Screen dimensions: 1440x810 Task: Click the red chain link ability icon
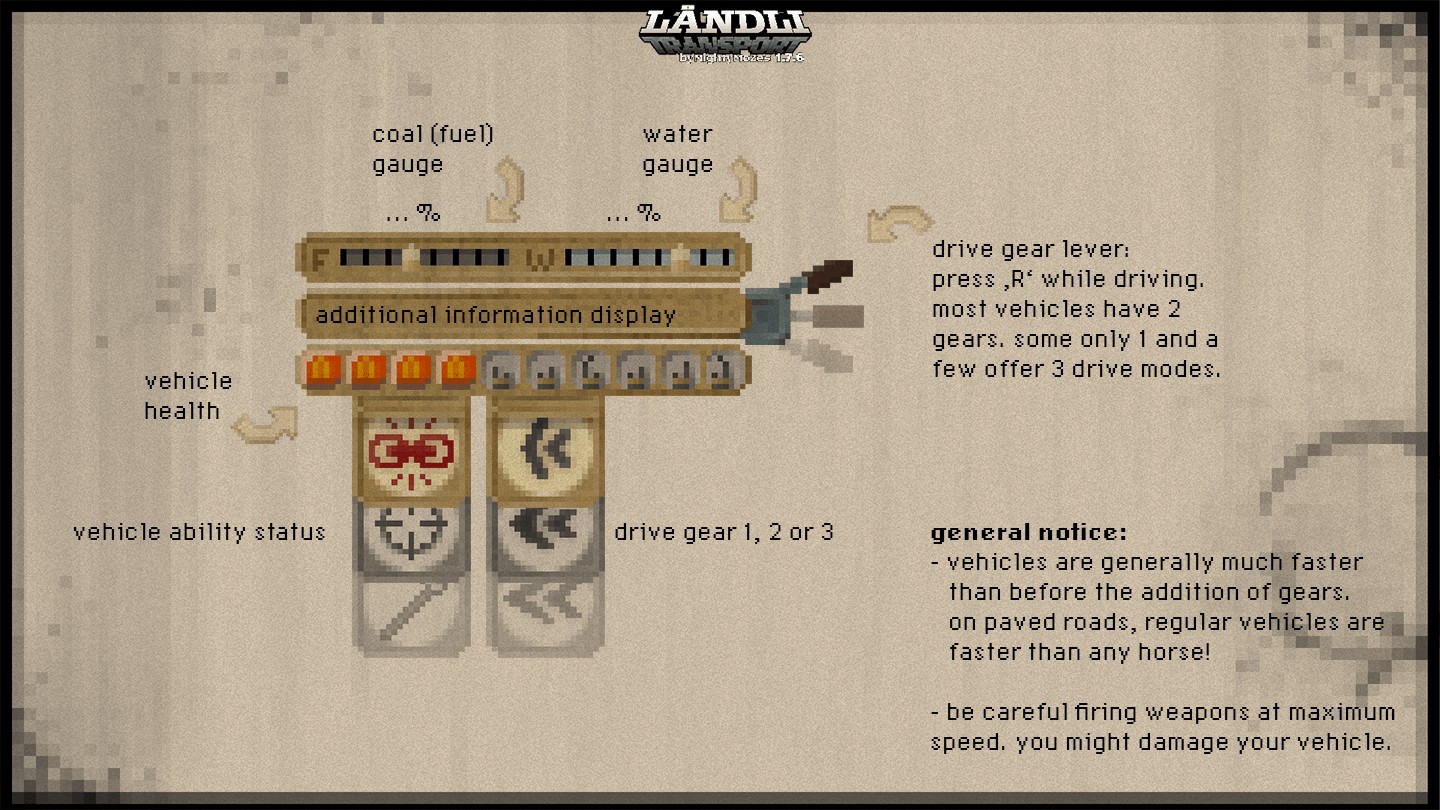click(411, 453)
